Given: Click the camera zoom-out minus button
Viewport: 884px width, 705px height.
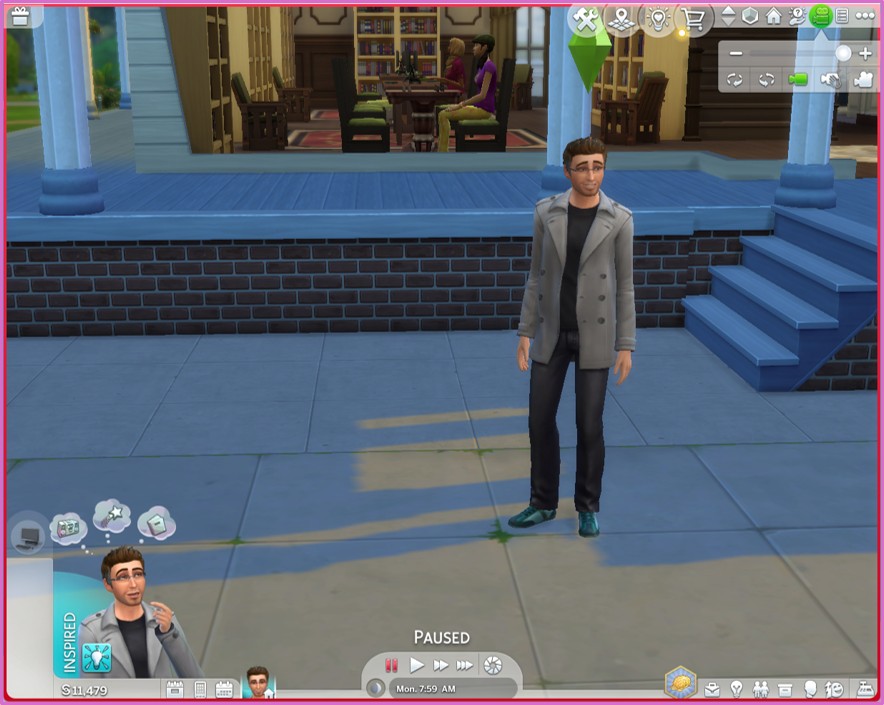Looking at the screenshot, I should pos(736,53).
